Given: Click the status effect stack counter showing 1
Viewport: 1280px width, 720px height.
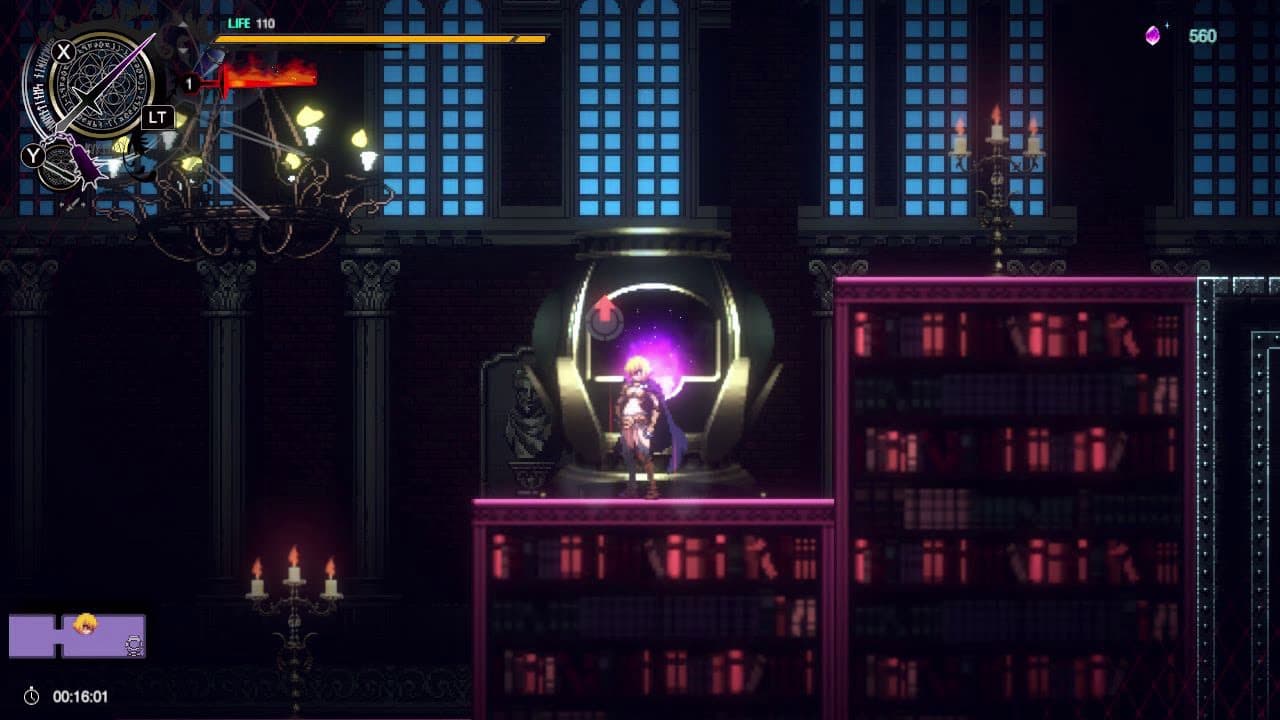Looking at the screenshot, I should click(190, 82).
